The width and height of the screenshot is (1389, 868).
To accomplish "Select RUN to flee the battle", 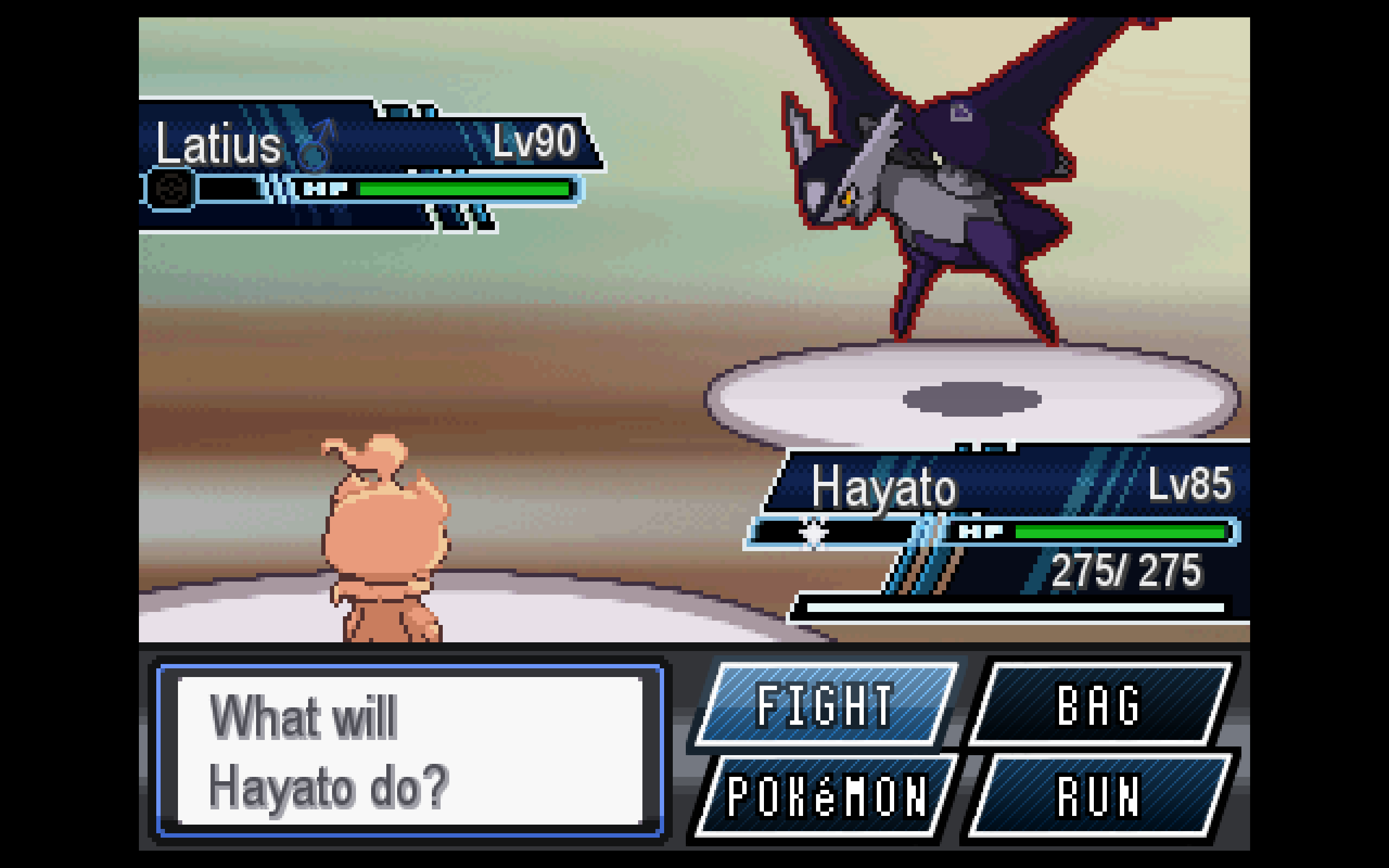I will tap(1099, 796).
